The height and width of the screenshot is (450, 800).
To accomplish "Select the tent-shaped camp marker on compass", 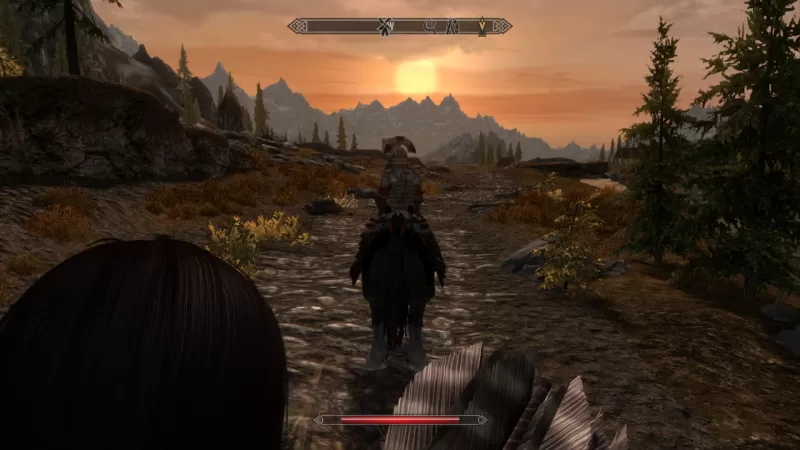I will click(452, 26).
